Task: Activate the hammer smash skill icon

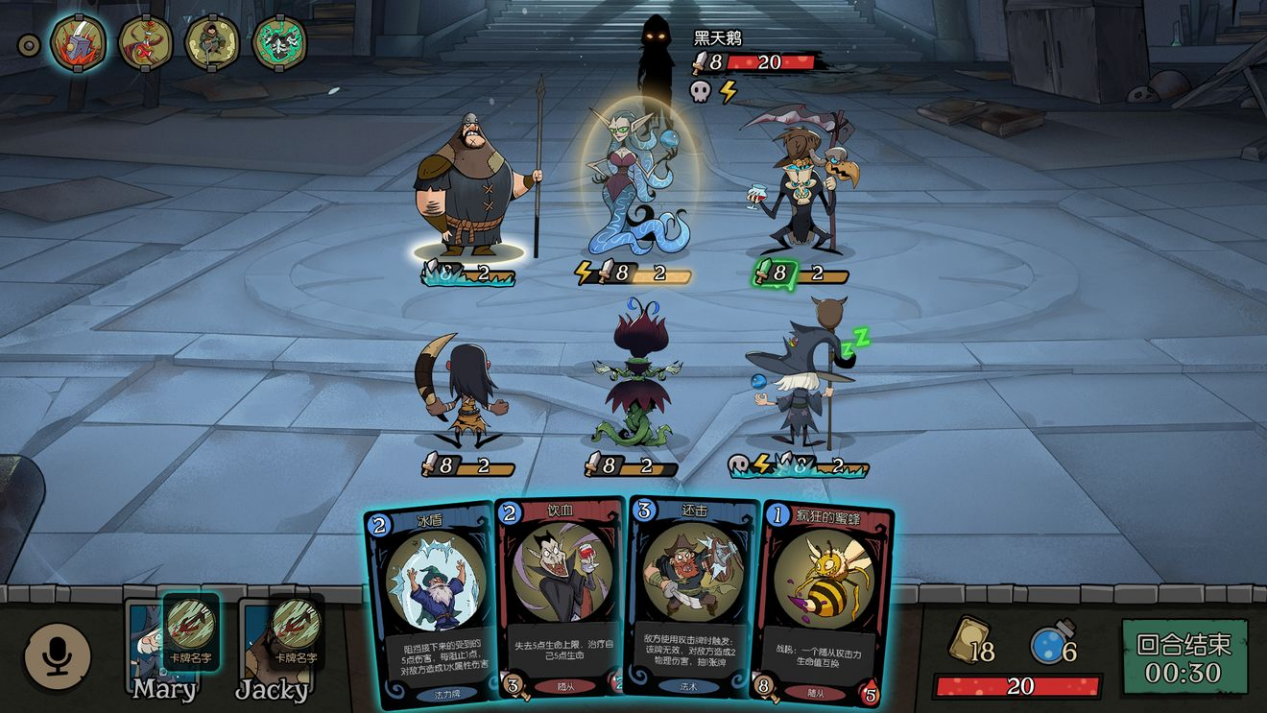Action: pos(79,43)
